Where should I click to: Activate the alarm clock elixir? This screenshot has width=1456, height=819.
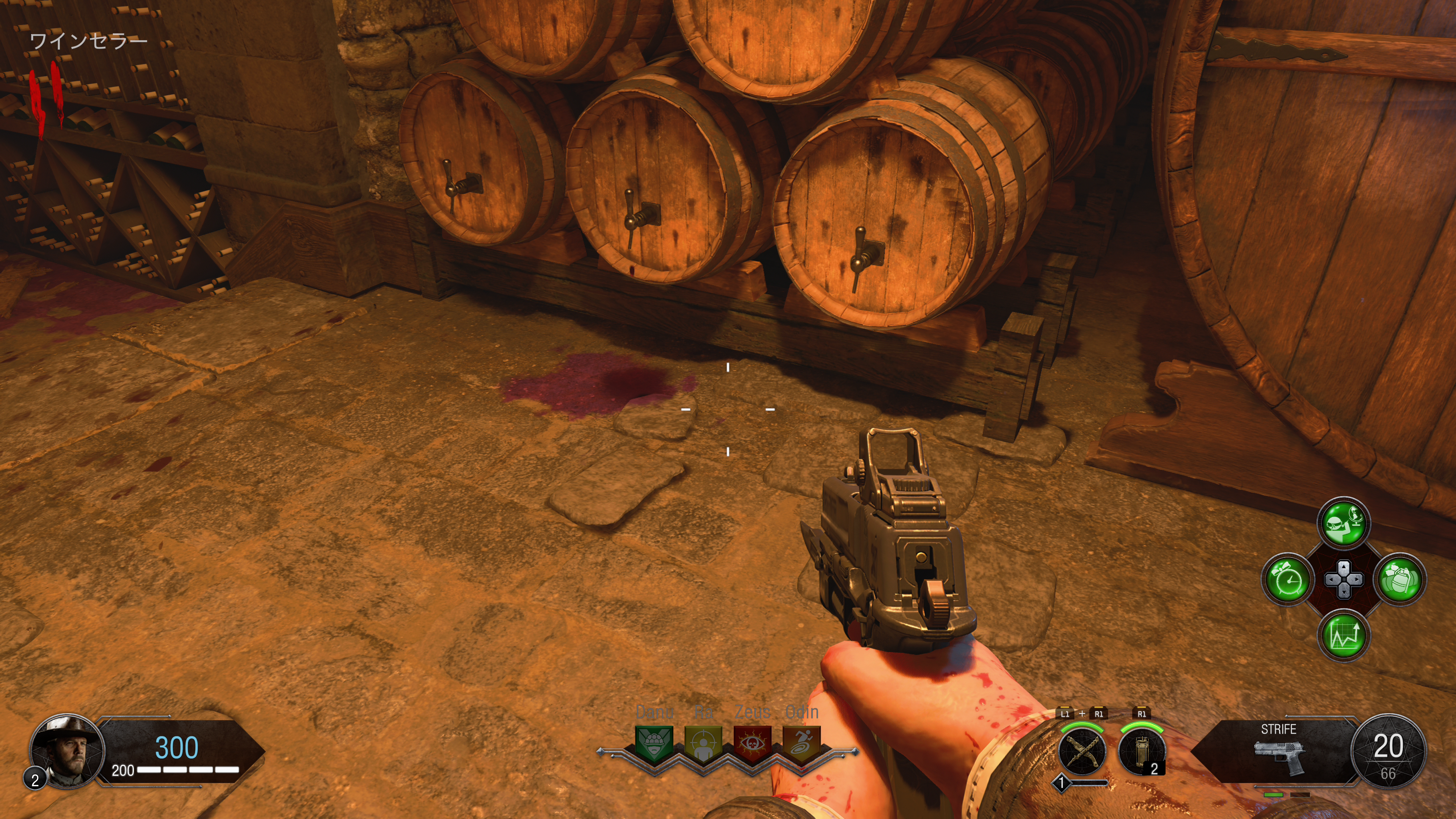point(1288,579)
